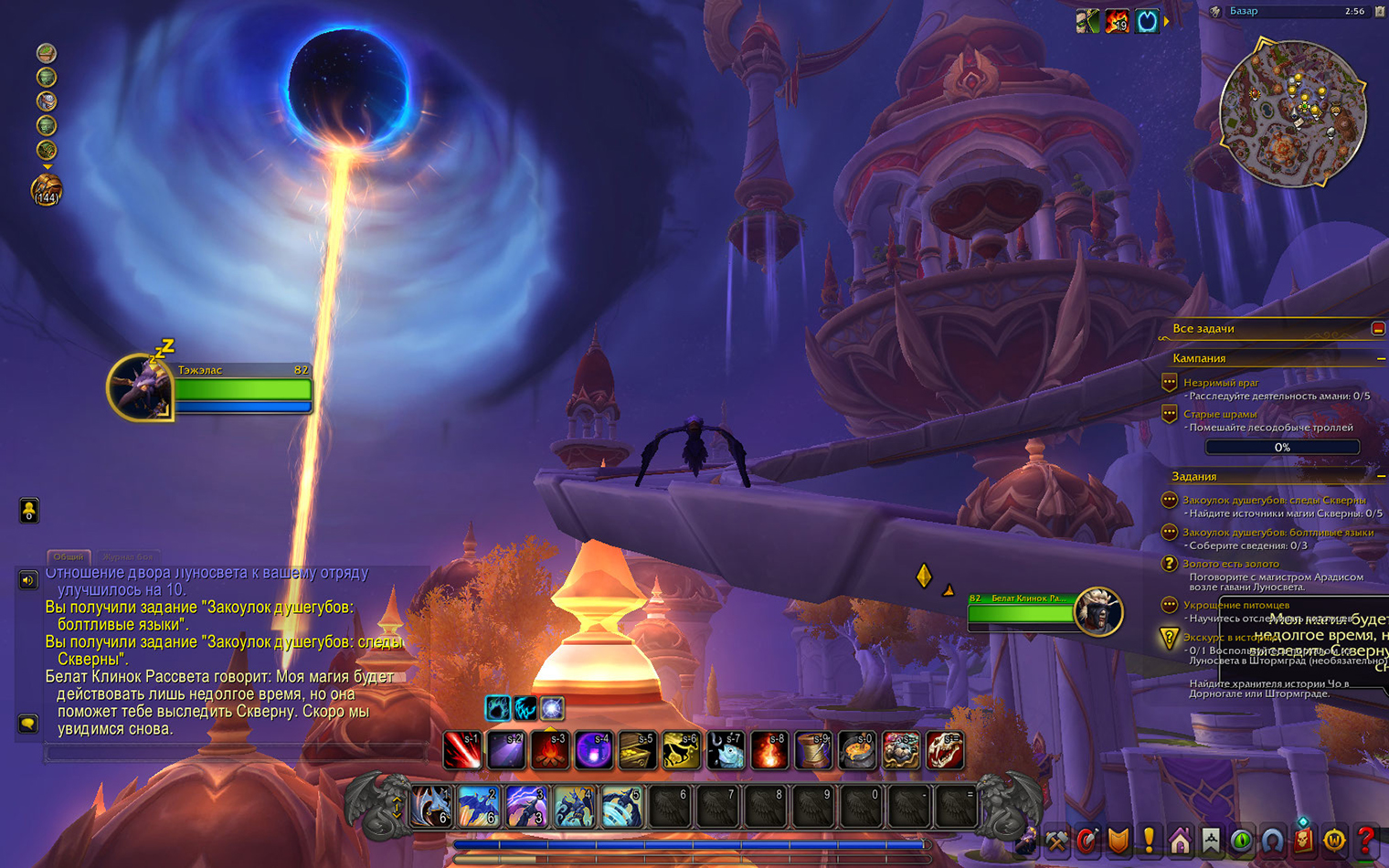
Task: Click the fire buff icon with 19 stacks
Action: click(x=1117, y=20)
